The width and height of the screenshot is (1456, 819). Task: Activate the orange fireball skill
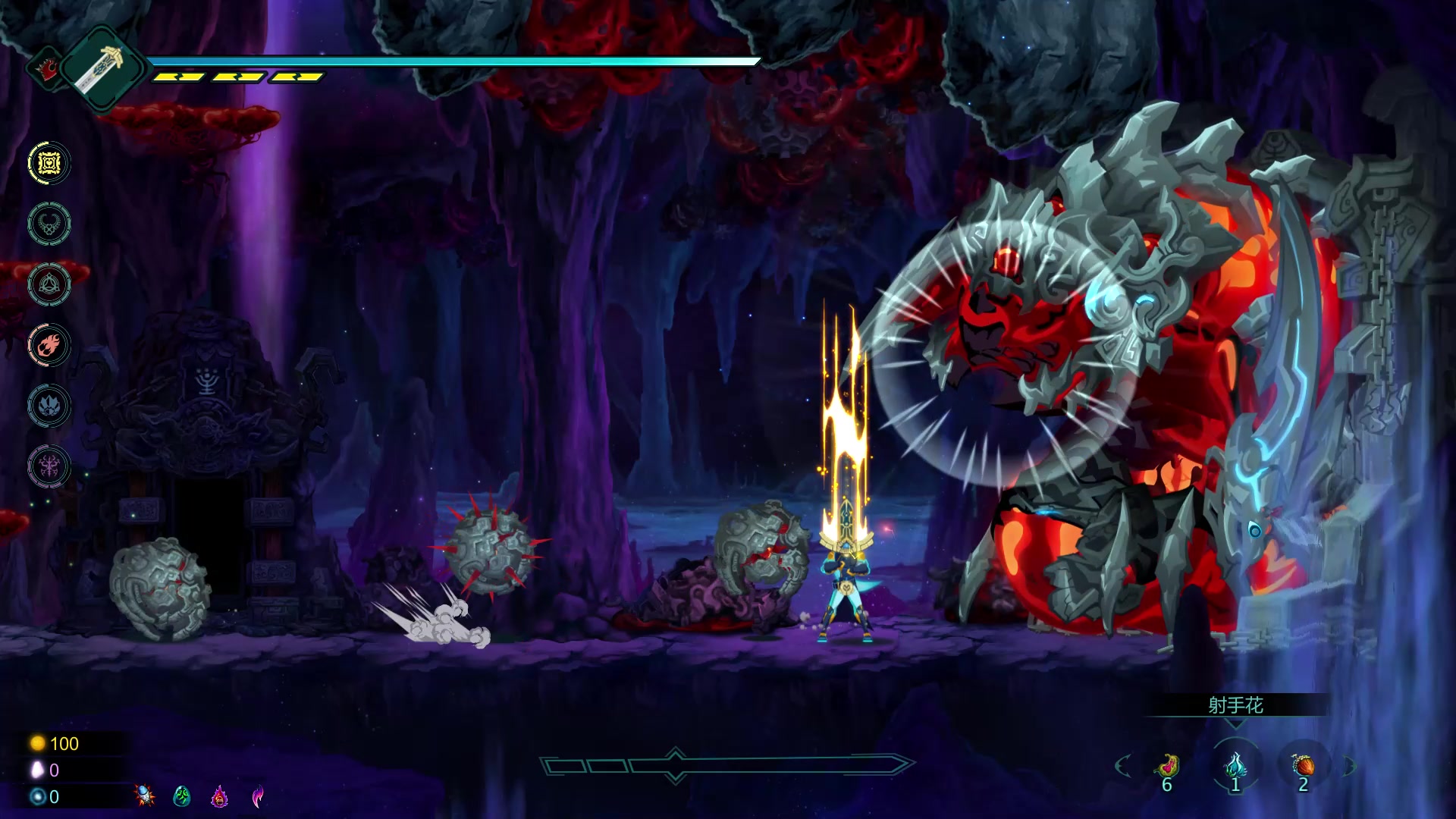[49, 345]
